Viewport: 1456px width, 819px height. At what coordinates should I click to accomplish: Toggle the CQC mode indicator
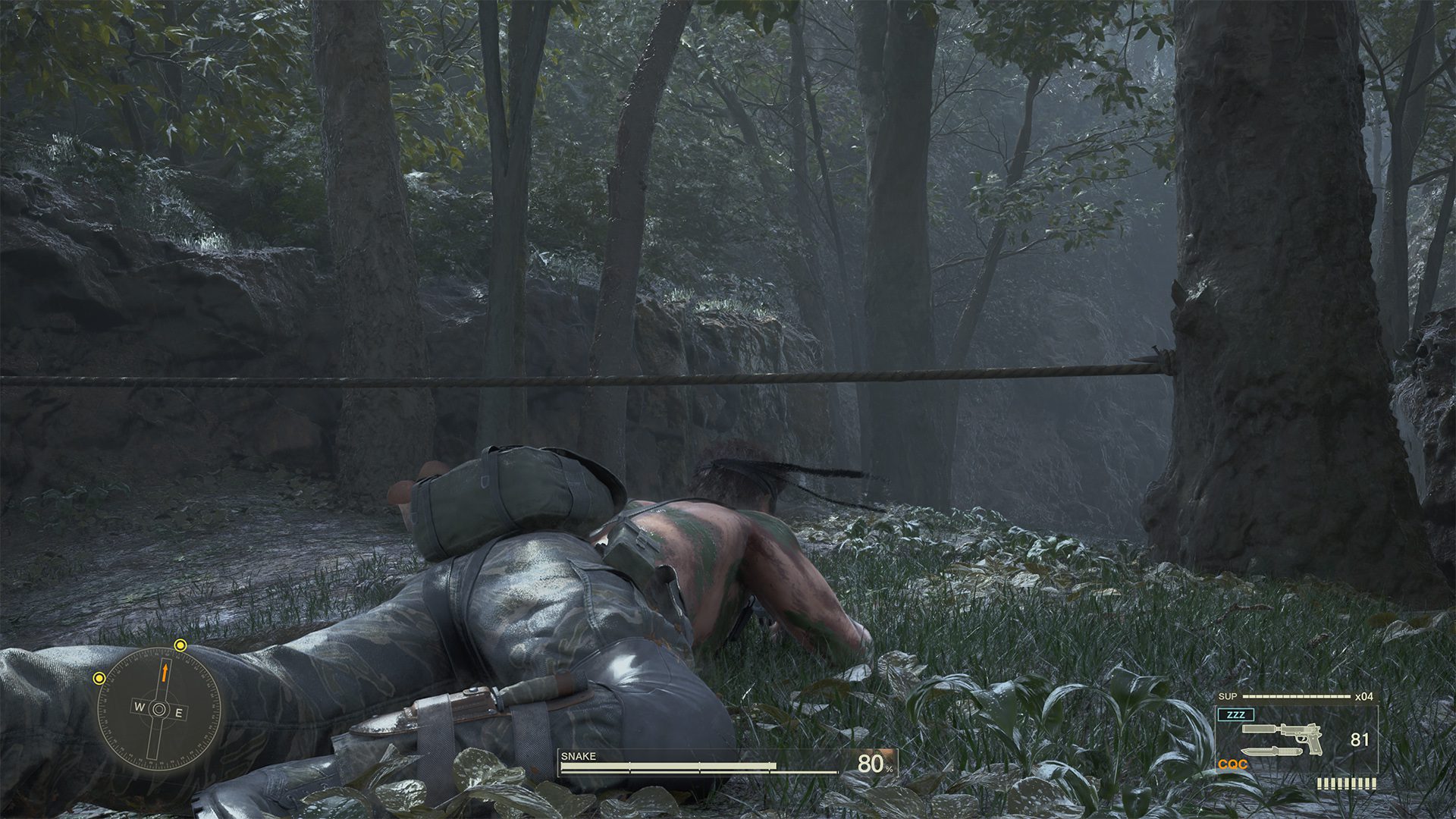[x=1232, y=764]
